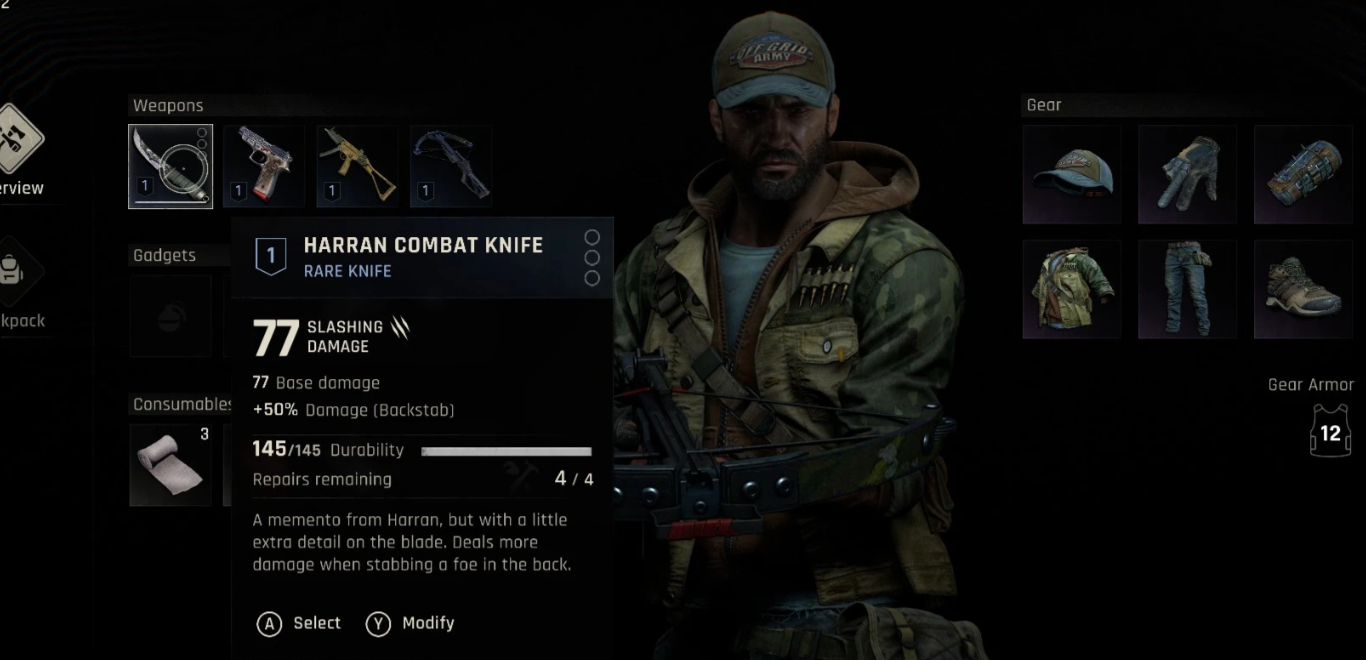Choose the pistol weapon slot
This screenshot has width=1366, height=660.
tap(263, 166)
